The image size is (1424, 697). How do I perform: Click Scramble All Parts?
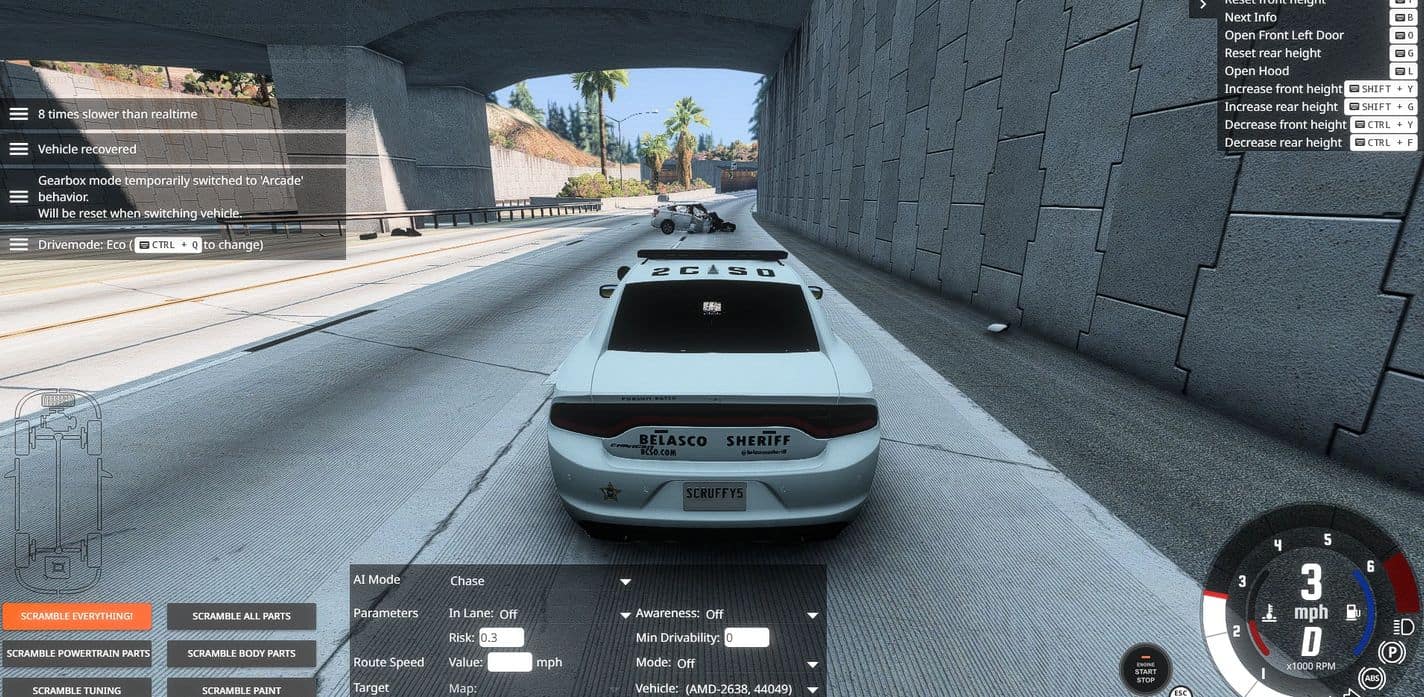pyautogui.click(x=241, y=616)
